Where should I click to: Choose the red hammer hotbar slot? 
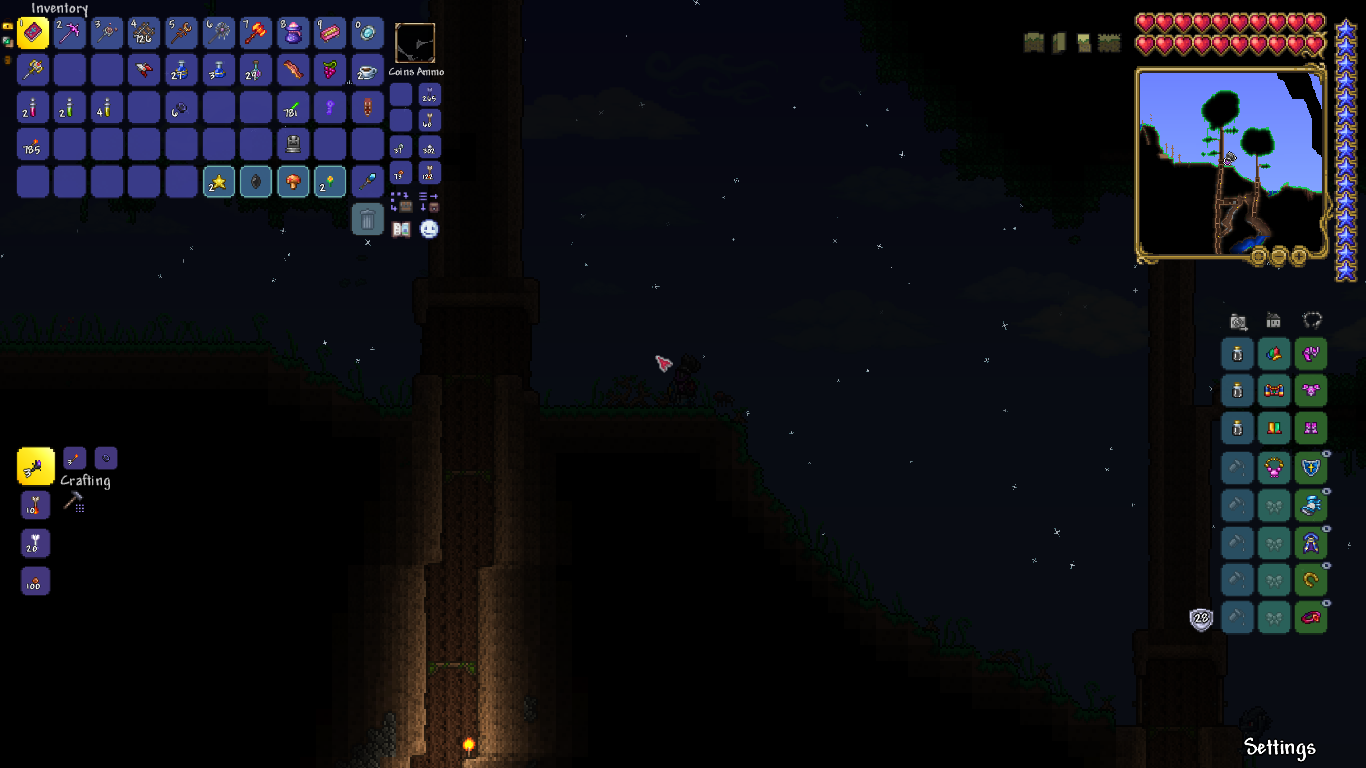(256, 33)
